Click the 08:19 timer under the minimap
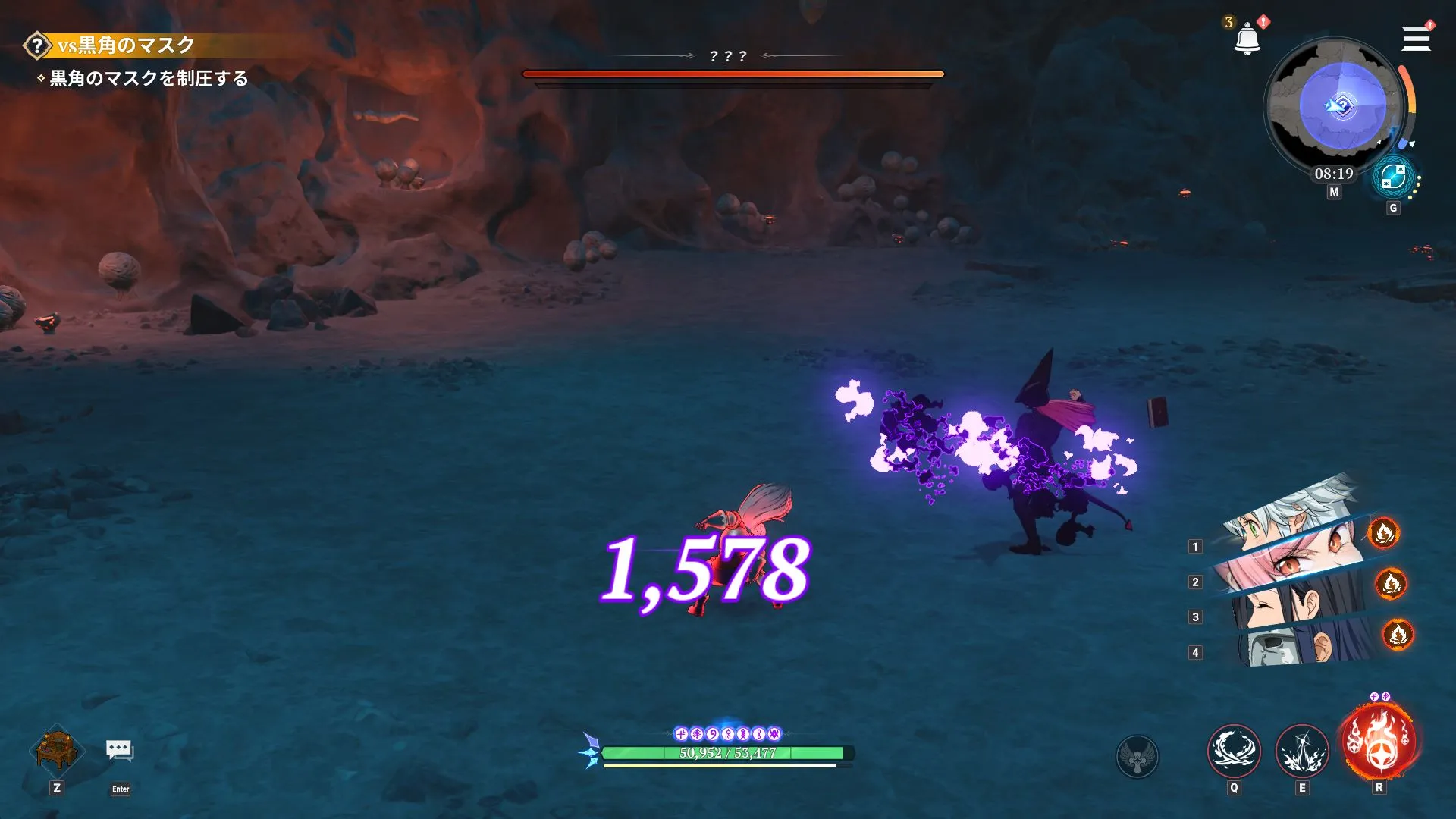The image size is (1456, 819). coord(1335,174)
